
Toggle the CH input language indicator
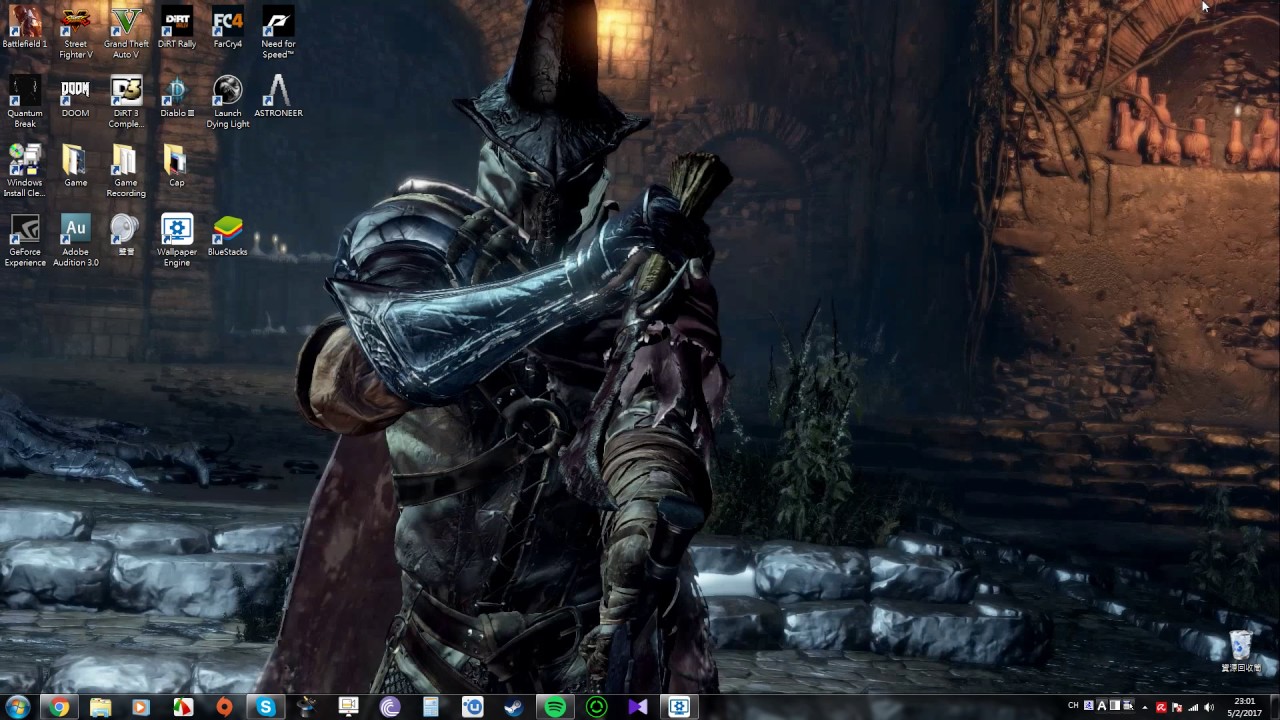pos(1074,707)
